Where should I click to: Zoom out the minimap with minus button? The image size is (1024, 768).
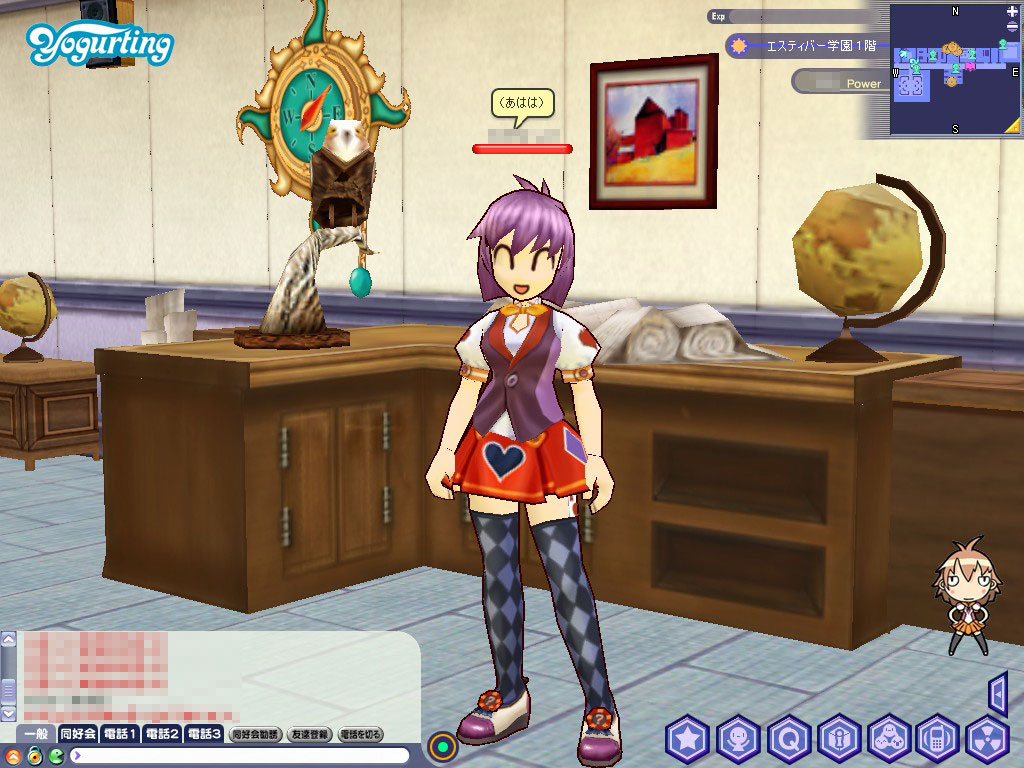[x=1013, y=29]
